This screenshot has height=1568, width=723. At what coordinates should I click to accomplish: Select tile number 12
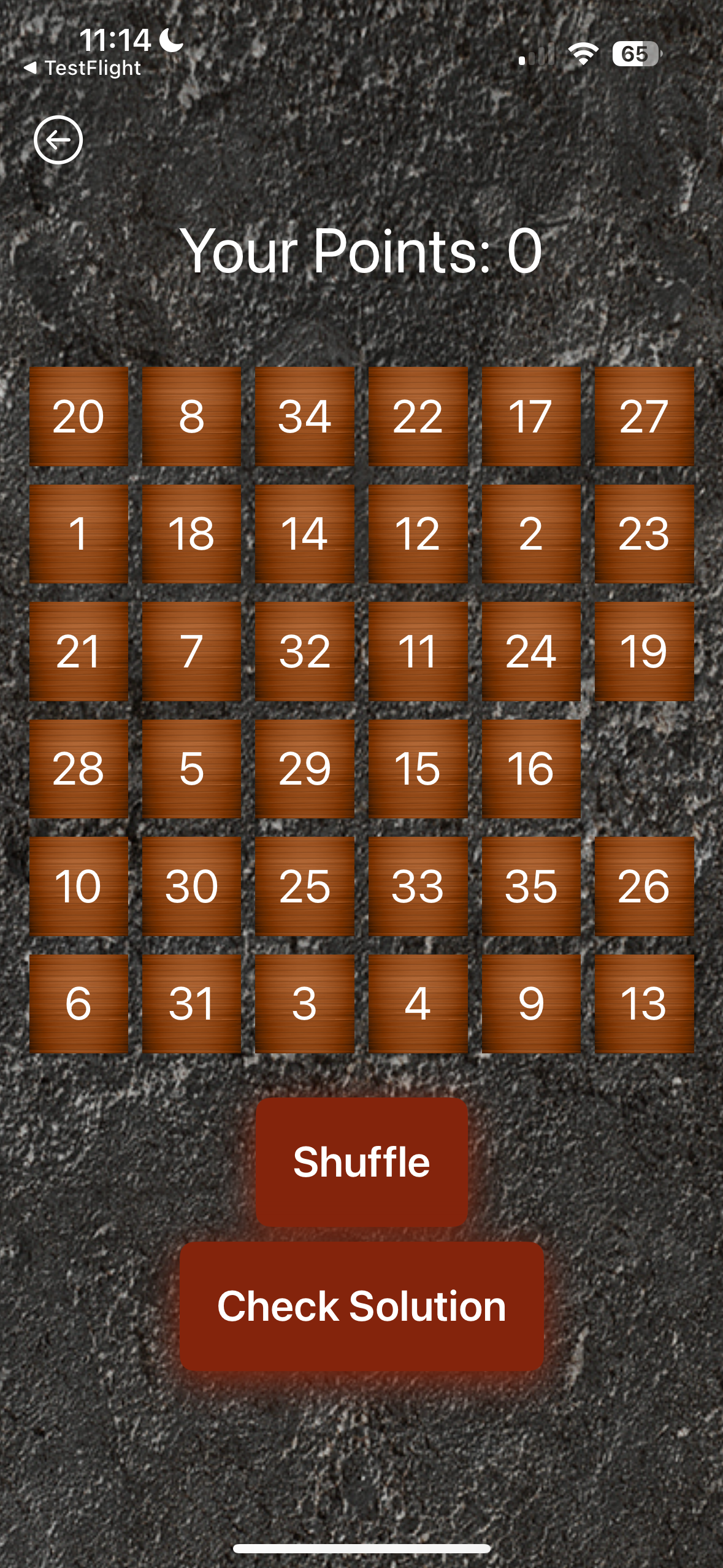418,534
